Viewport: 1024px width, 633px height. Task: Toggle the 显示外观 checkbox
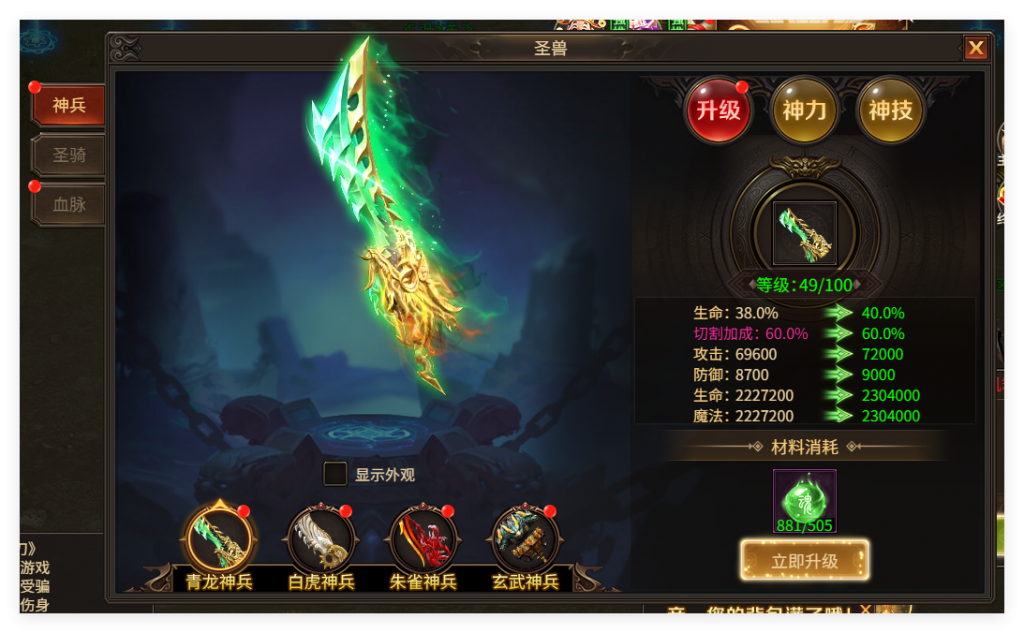coord(336,474)
